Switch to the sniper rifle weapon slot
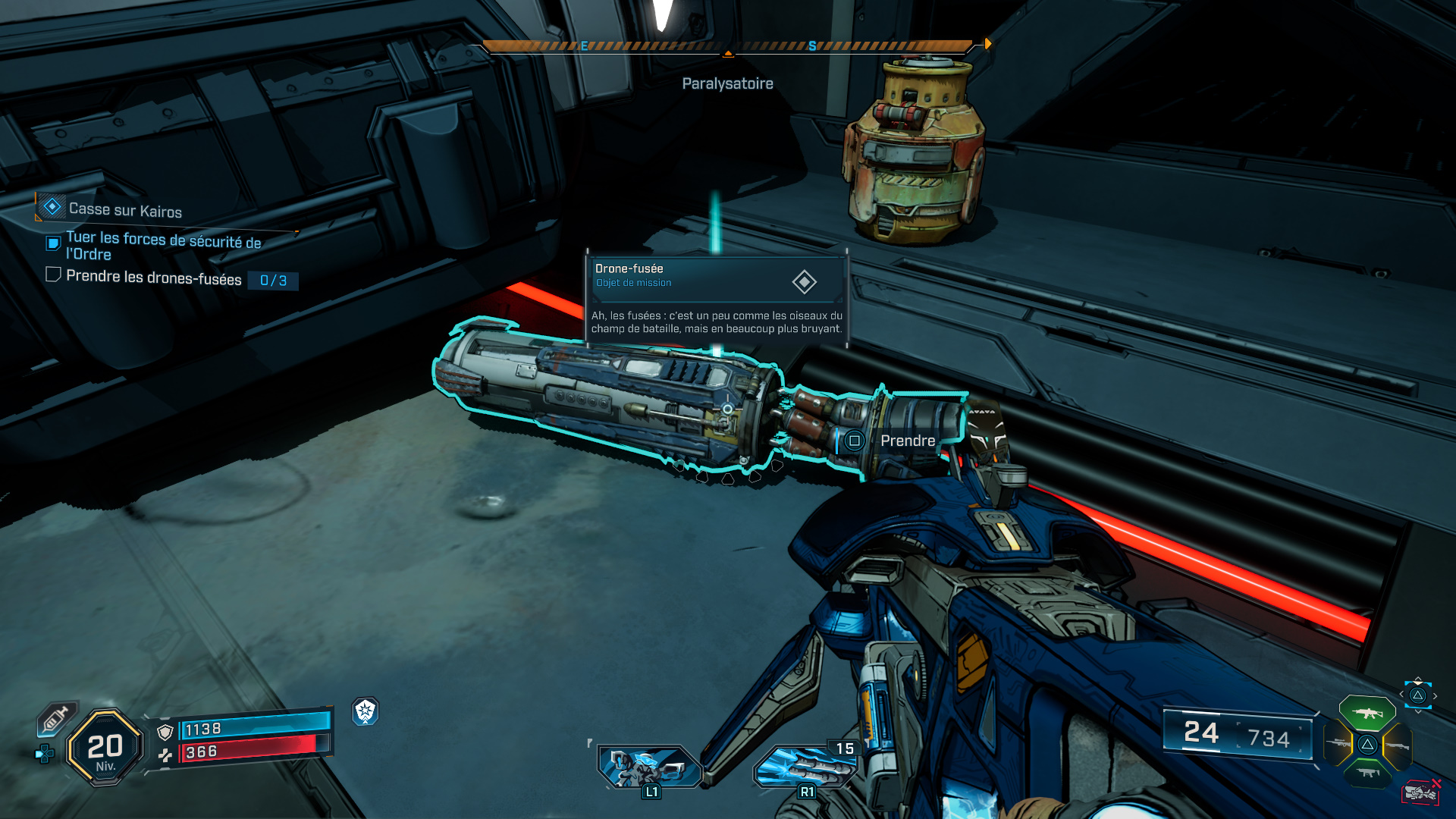Screen dimensions: 1456x819 tap(1338, 744)
